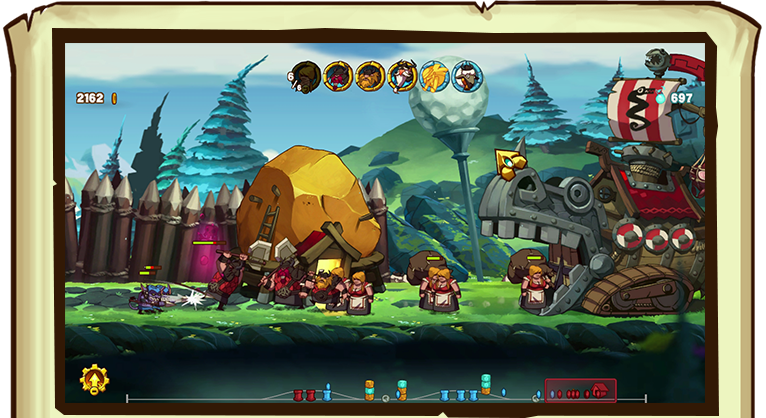Image resolution: width=766 pixels, height=418 pixels.
Task: Click the golden gear upgrade button
Action: pyautogui.click(x=96, y=380)
